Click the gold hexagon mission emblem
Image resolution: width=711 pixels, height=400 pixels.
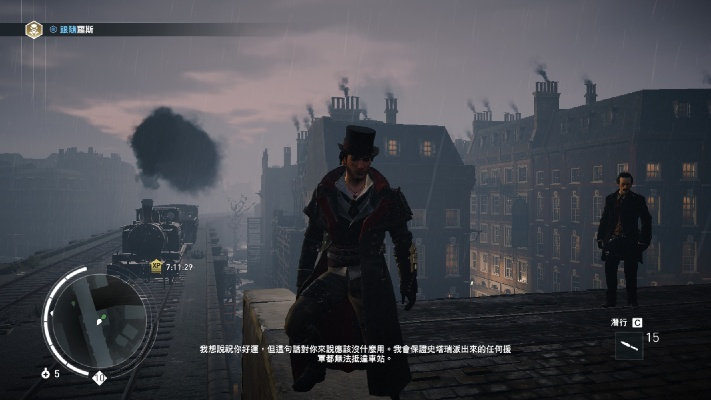(x=34, y=30)
